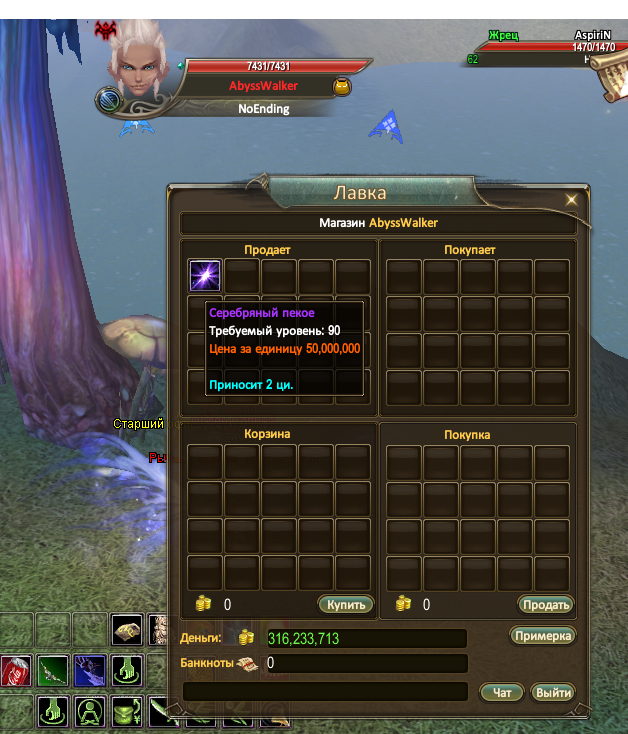Click the yellow cat icon beside AbyssWalker's name
The height and width of the screenshot is (734, 628).
[343, 87]
